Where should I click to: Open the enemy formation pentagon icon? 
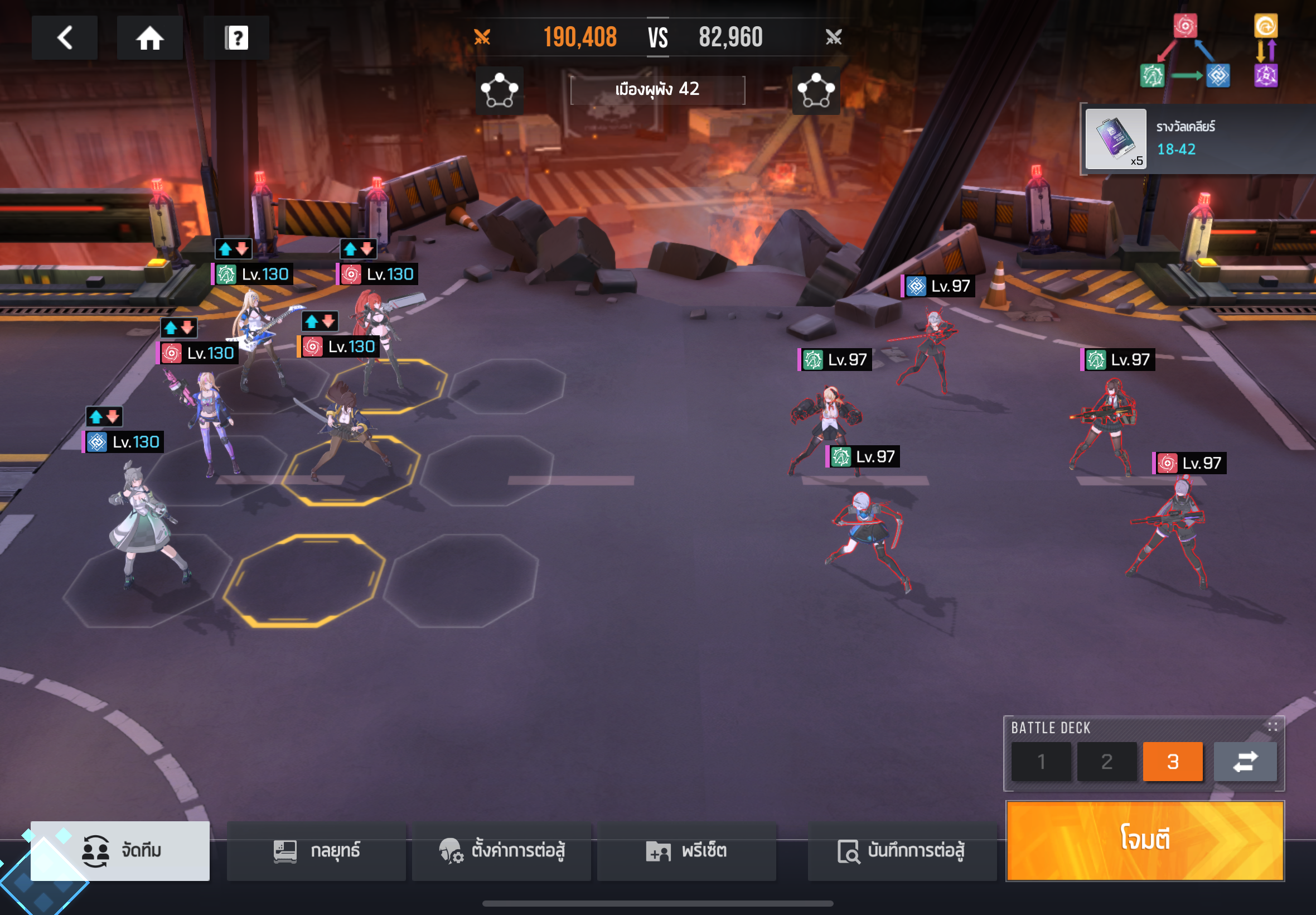pos(816,90)
